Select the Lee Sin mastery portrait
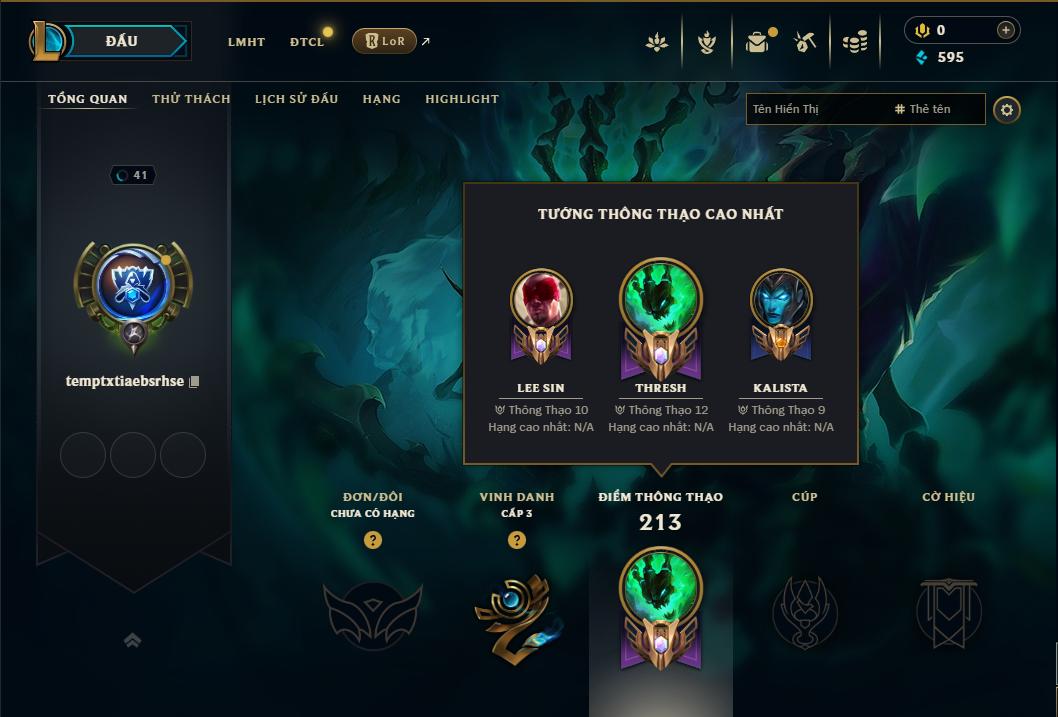 541,299
